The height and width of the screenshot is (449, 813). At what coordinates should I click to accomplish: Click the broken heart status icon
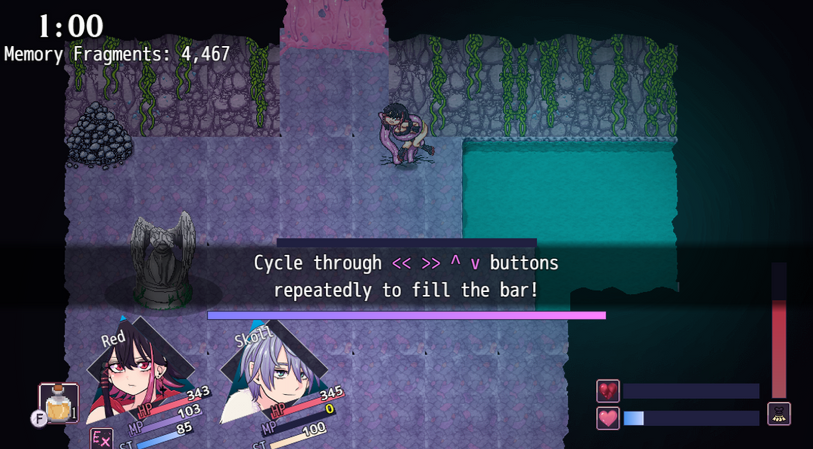click(x=608, y=391)
